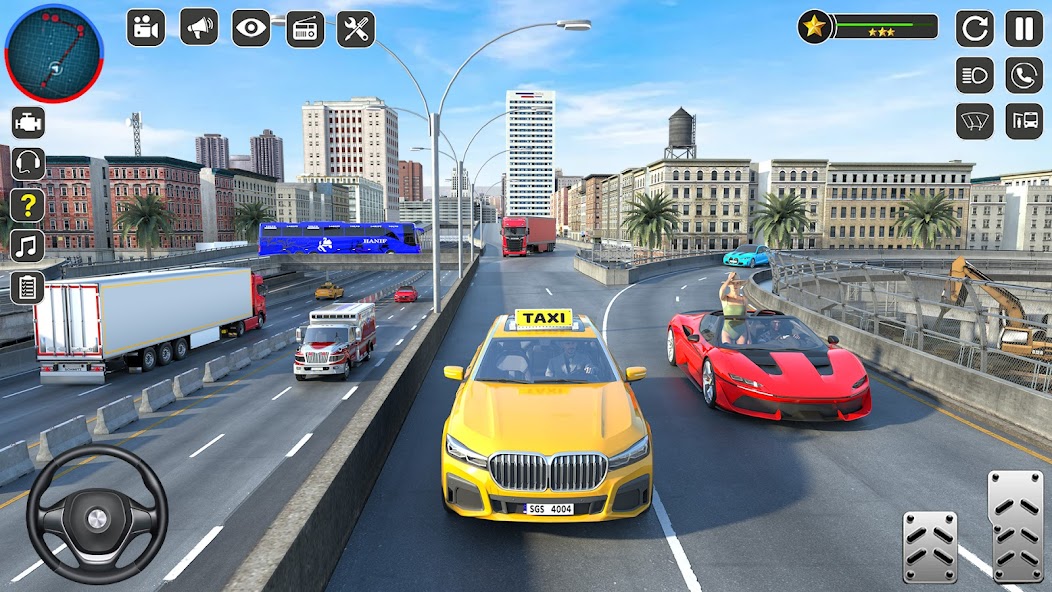
Task: Pause the game
Action: click(x=1024, y=29)
